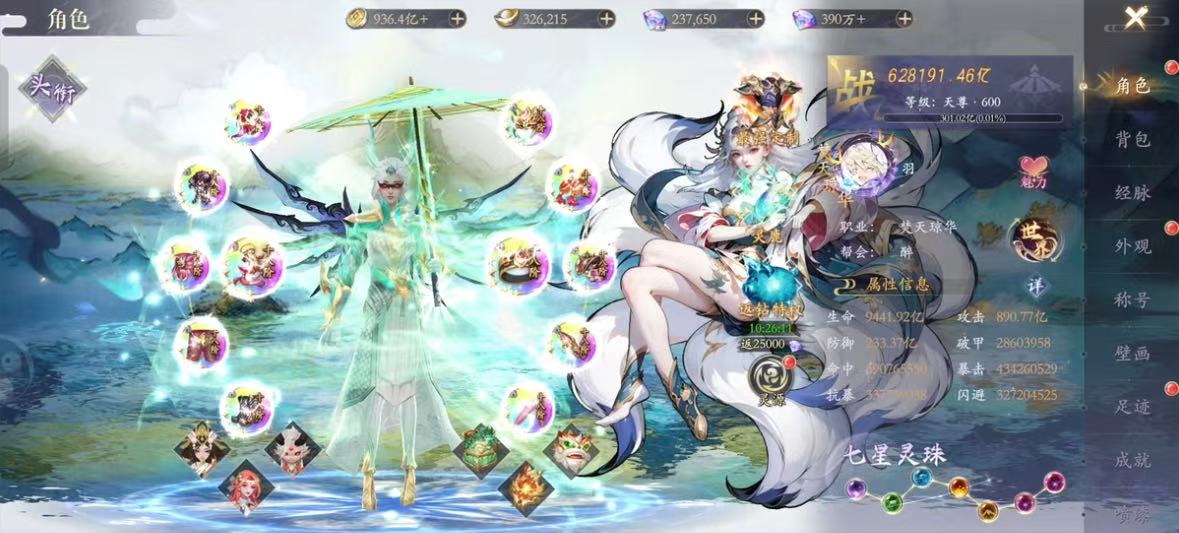Select the 称号 titles tab
The image size is (1179, 533).
pos(1132,299)
